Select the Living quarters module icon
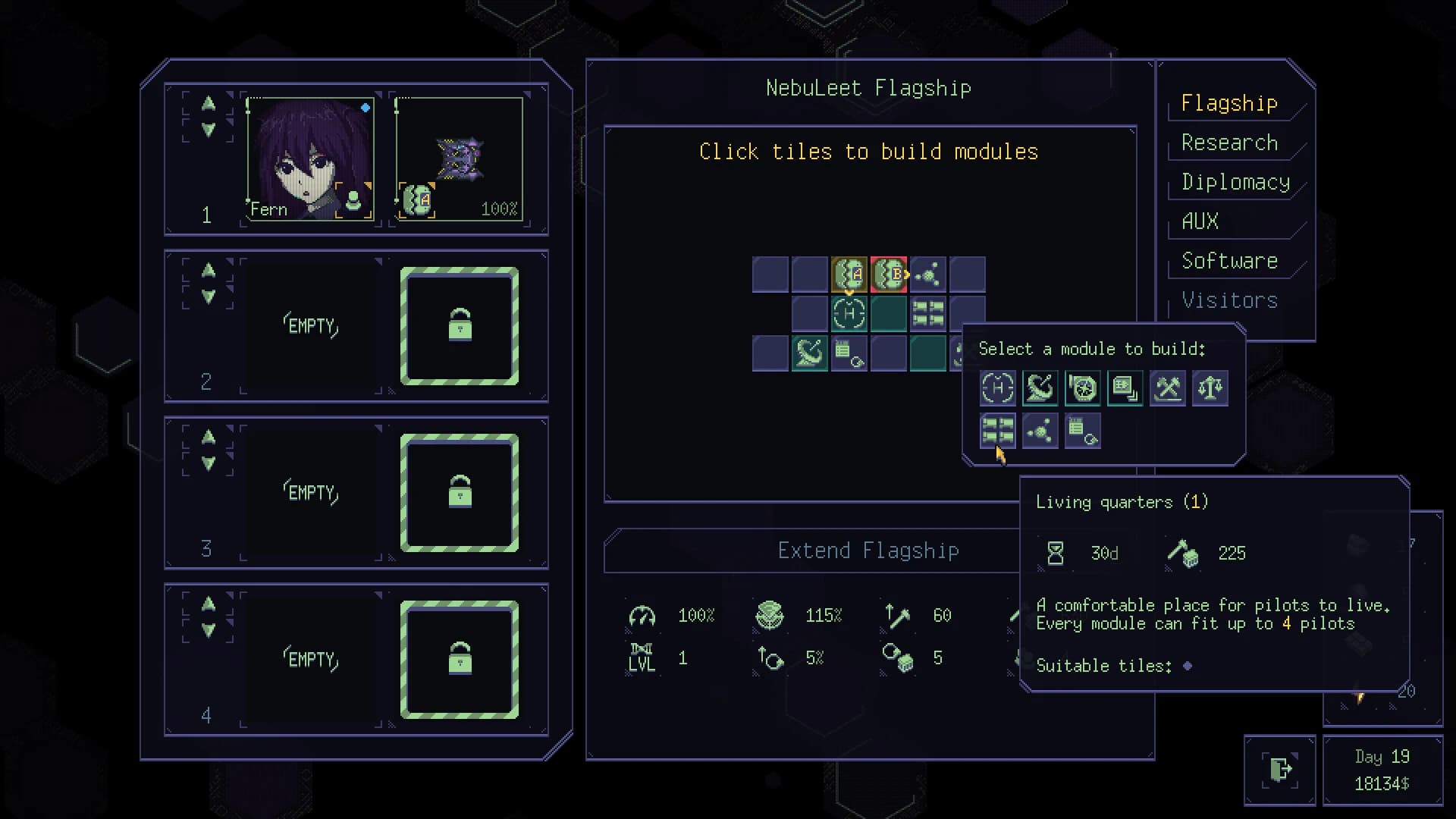Screen dimensions: 1456x819 998,431
